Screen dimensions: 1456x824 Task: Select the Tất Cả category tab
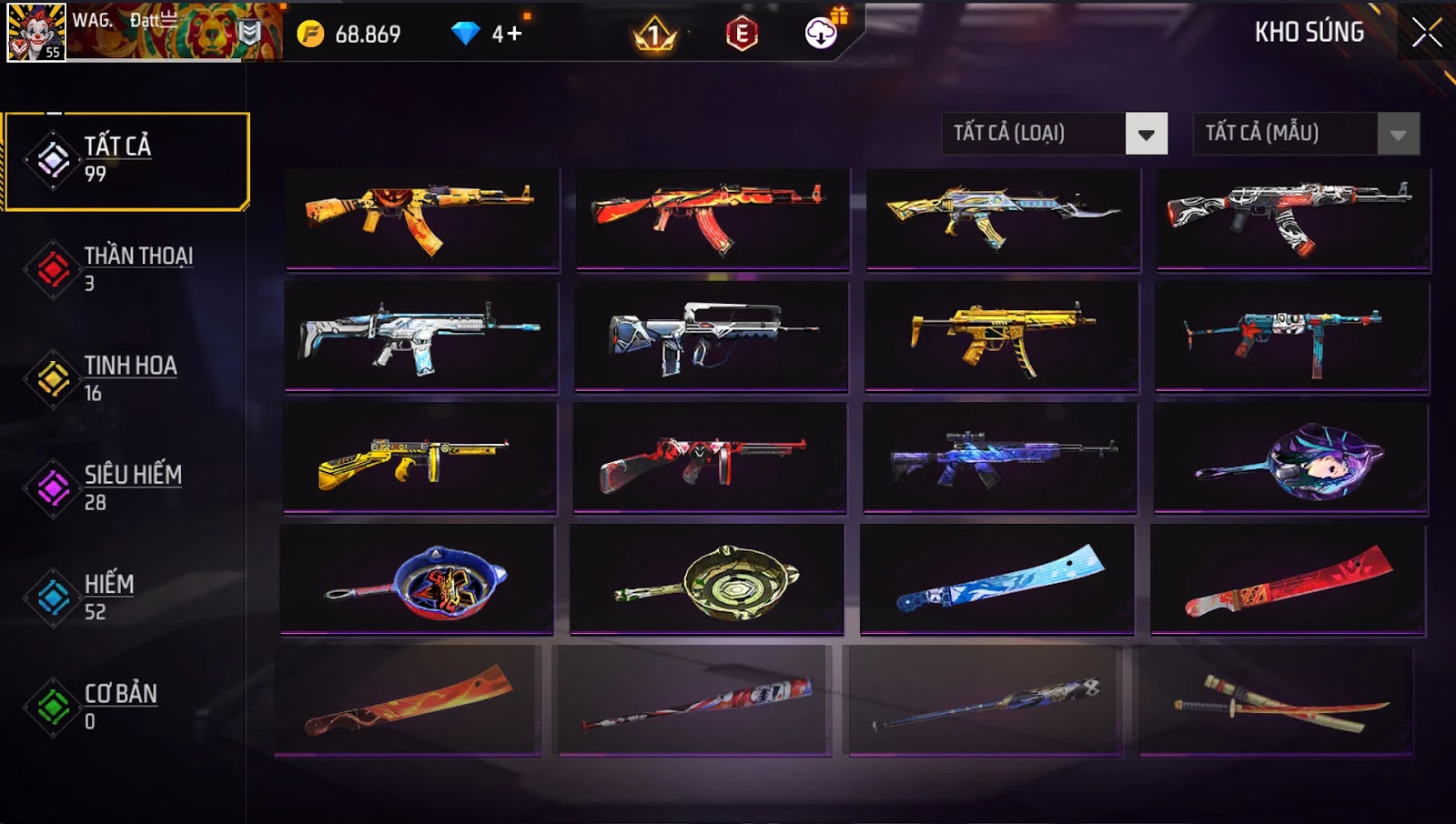tap(126, 161)
